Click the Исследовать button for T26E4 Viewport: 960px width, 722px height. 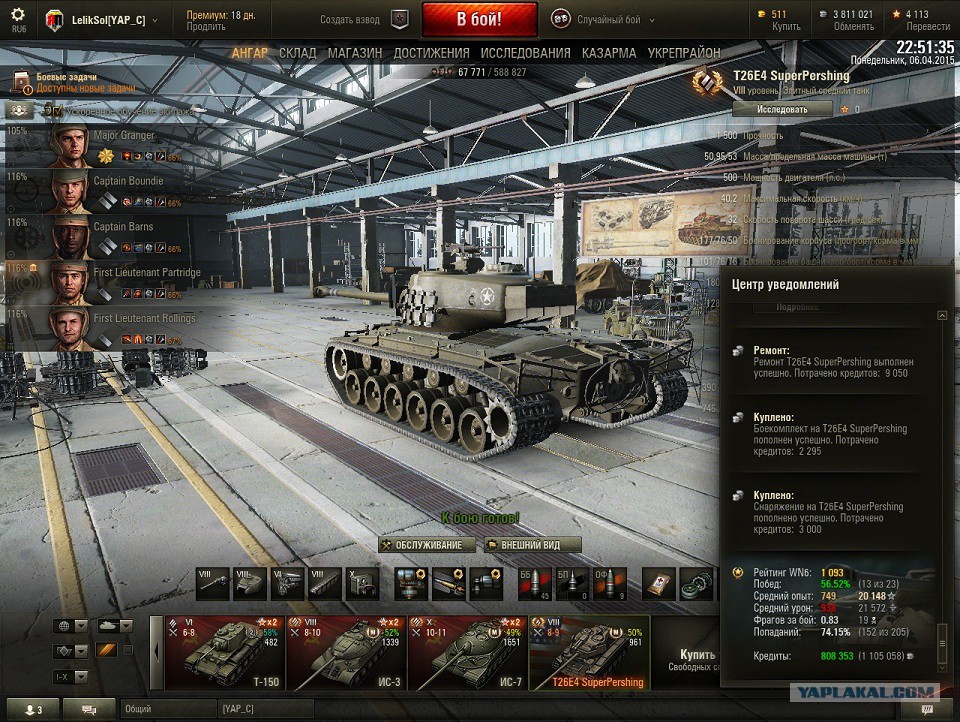point(781,108)
